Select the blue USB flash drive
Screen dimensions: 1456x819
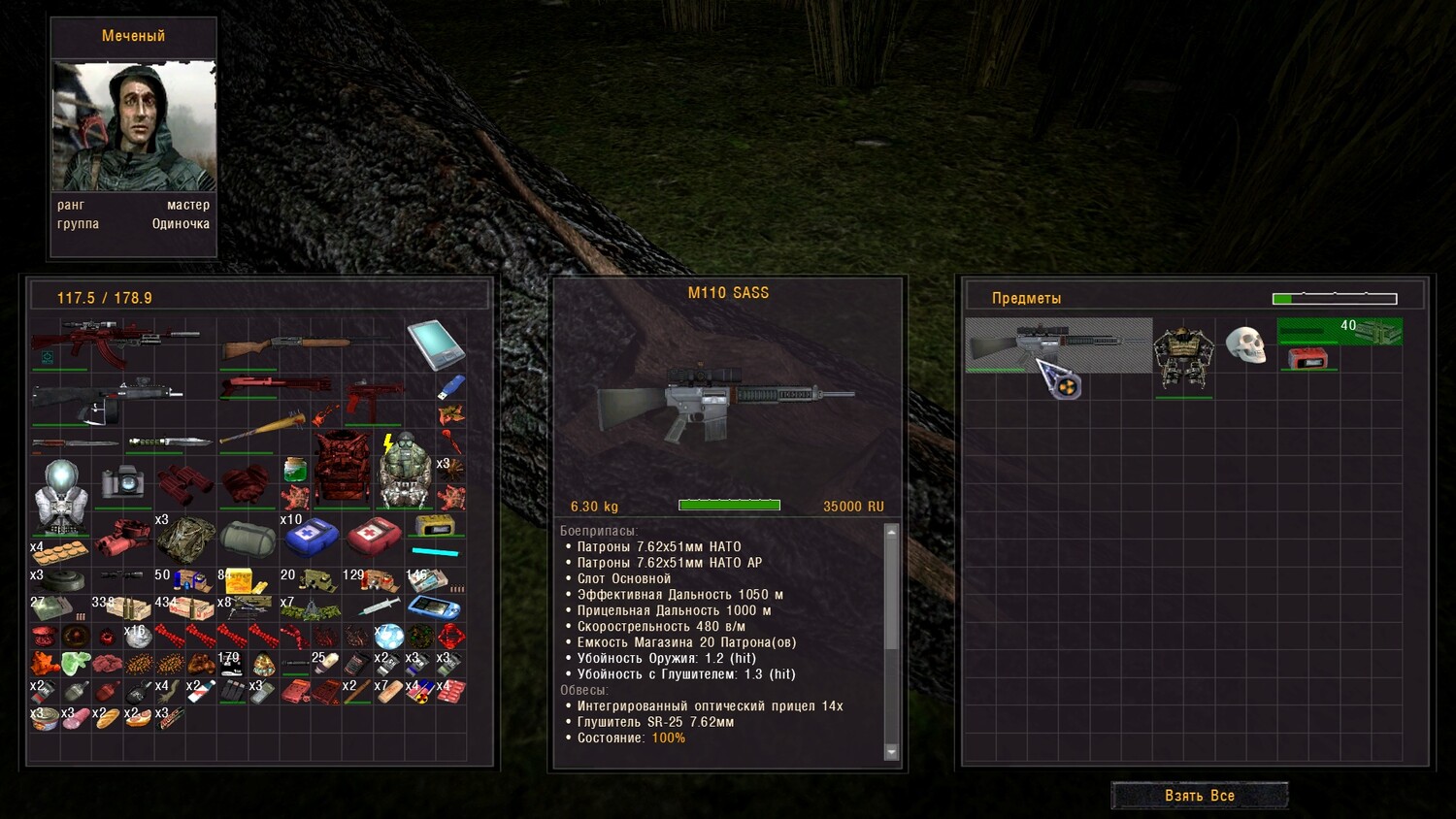pyautogui.click(x=450, y=388)
